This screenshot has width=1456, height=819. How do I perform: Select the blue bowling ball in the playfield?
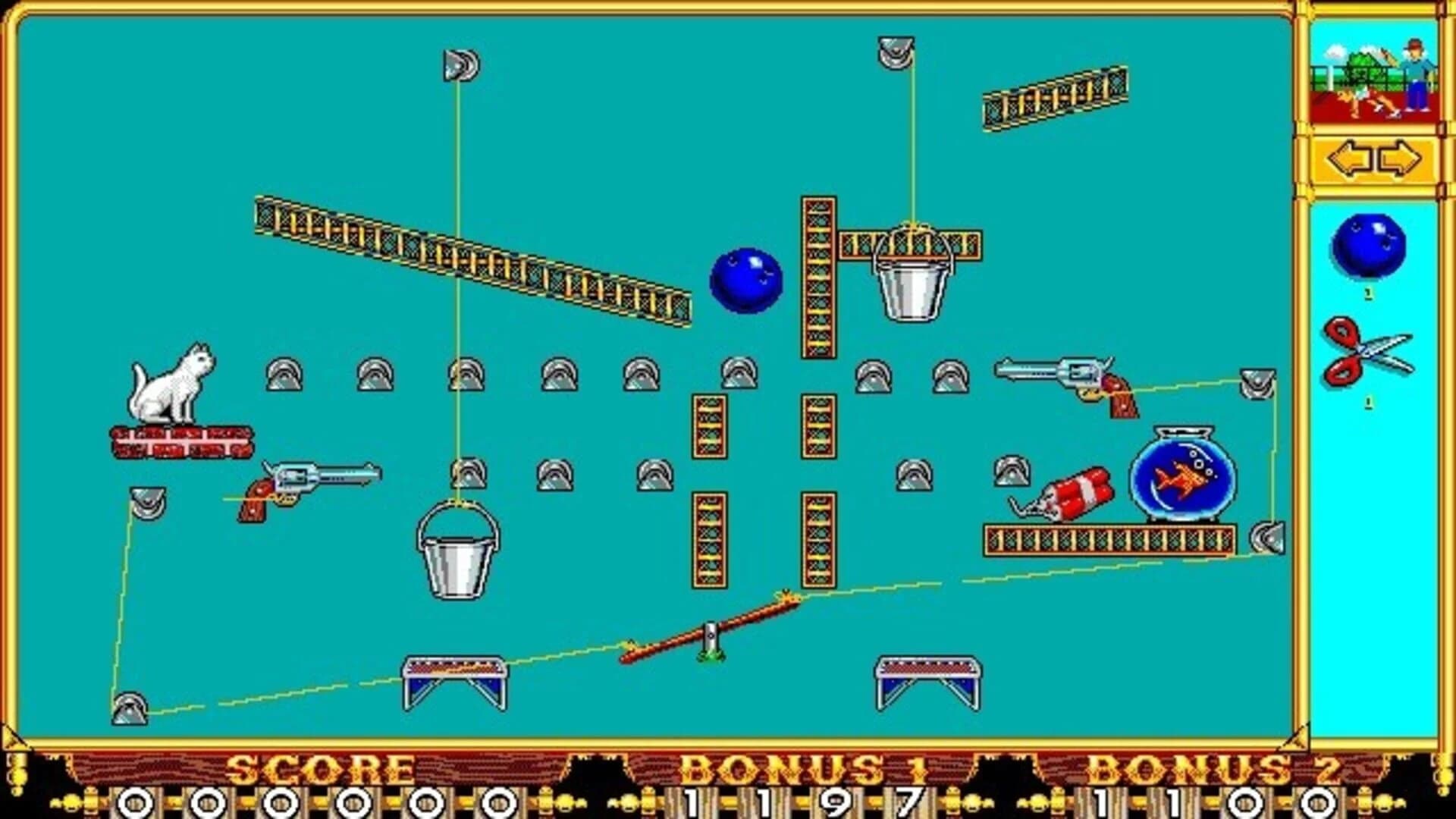tap(747, 281)
